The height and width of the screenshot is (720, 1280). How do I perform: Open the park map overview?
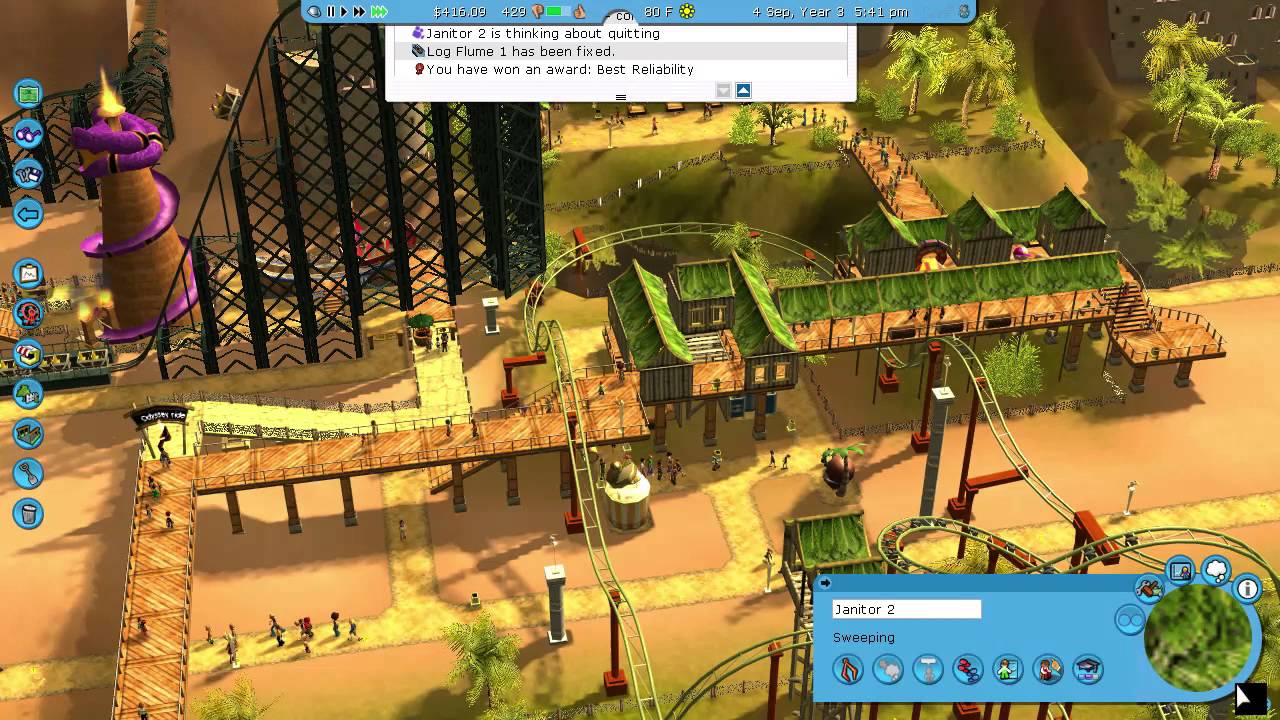click(x=28, y=92)
